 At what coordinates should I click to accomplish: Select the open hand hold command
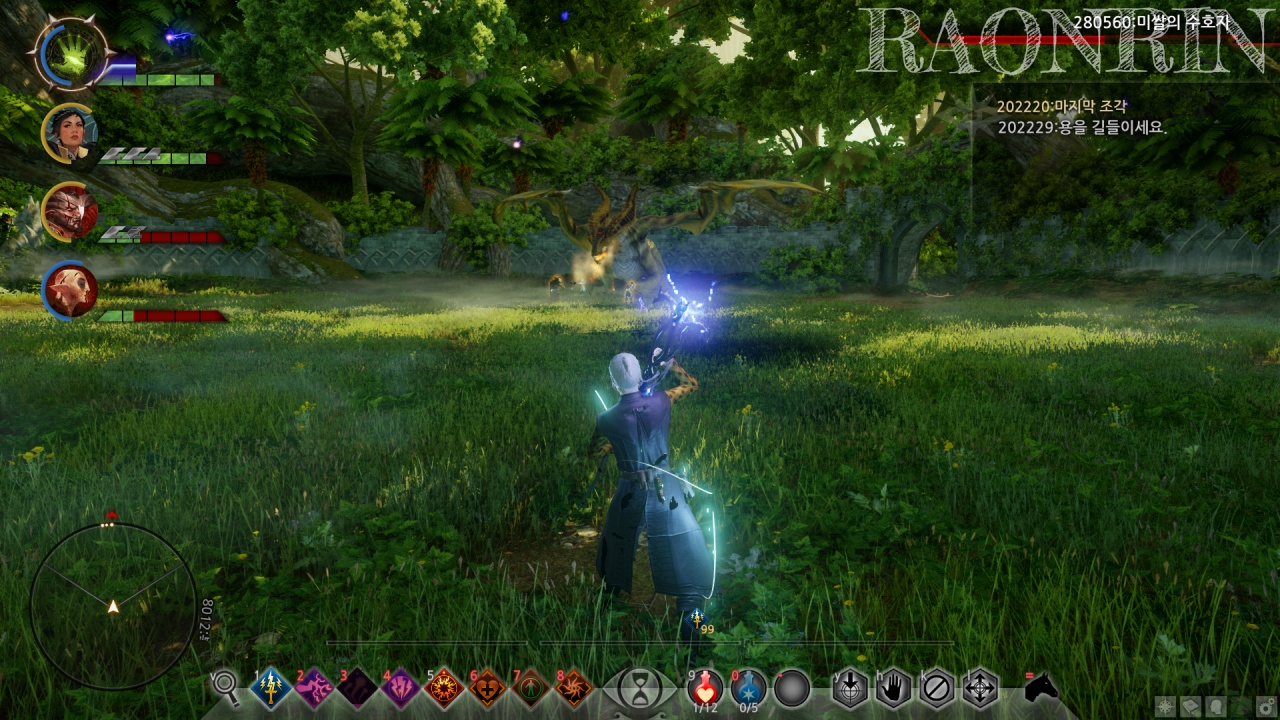(x=893, y=688)
